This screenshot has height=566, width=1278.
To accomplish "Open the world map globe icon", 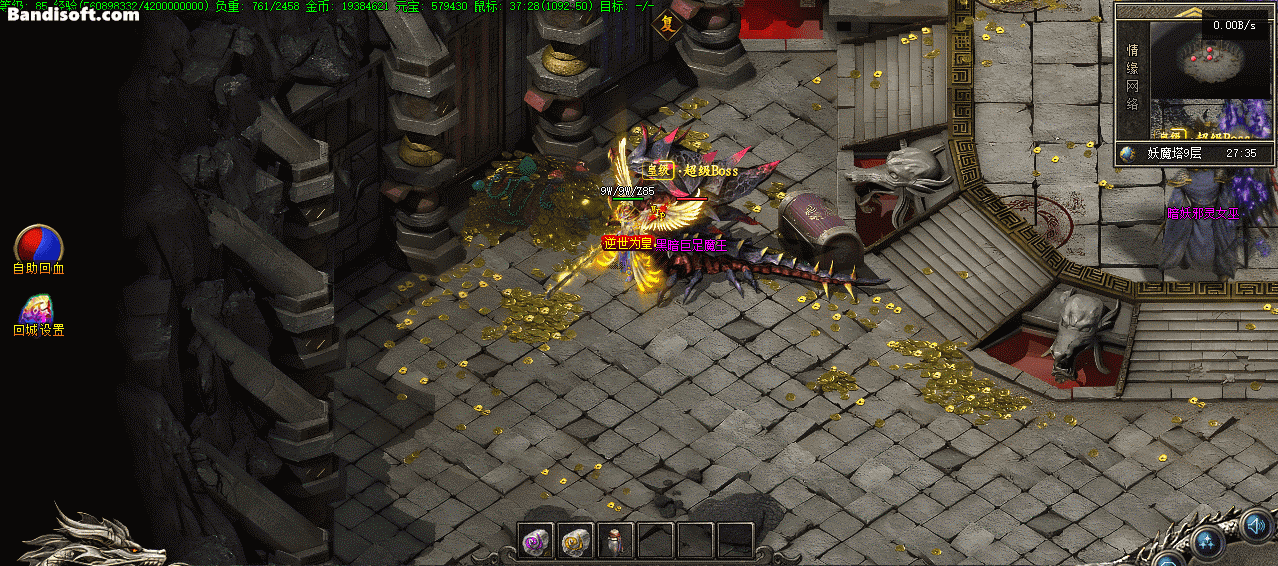I will pos(1129,154).
